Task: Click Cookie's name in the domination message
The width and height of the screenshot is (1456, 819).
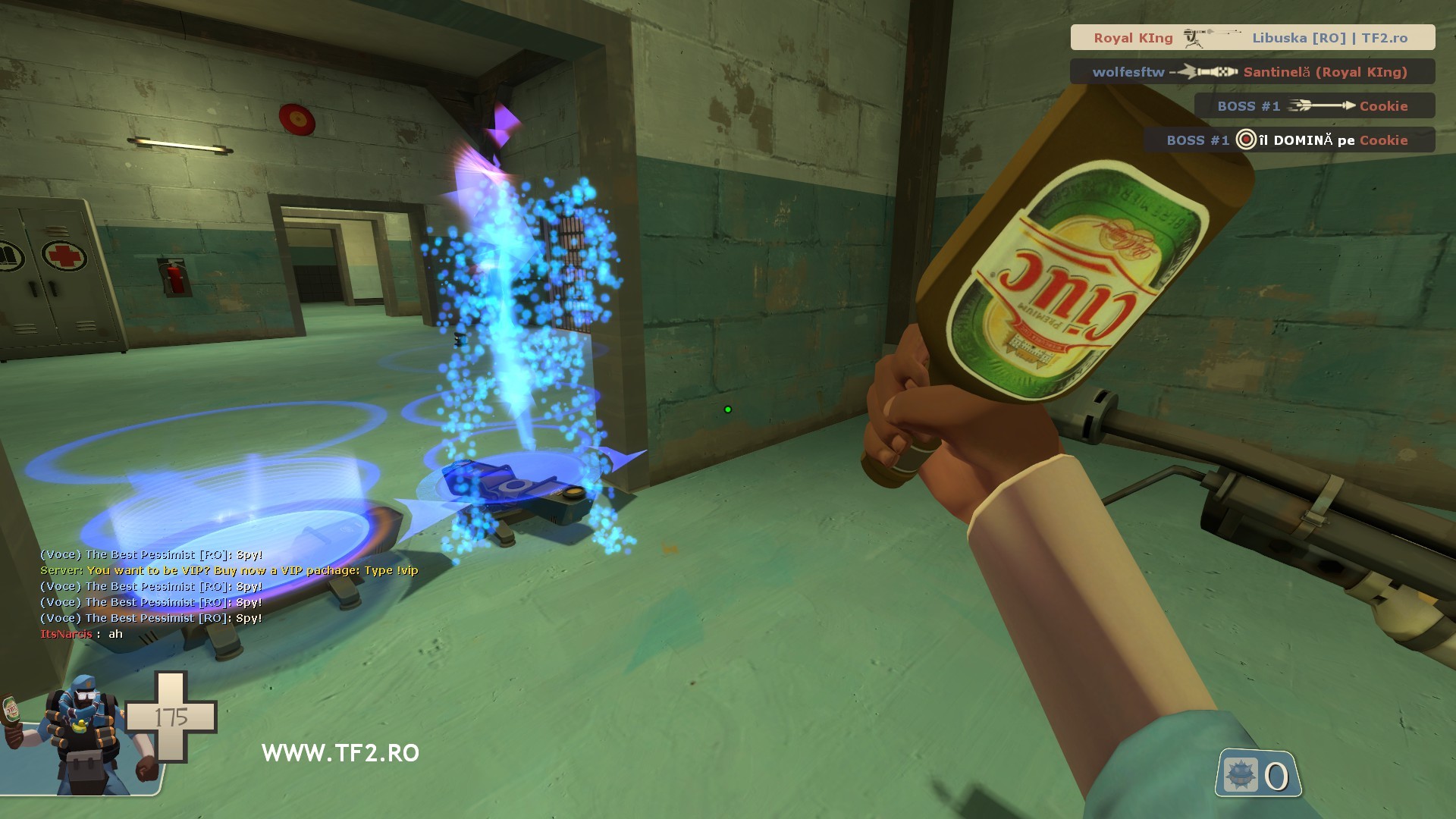Action: [1385, 140]
